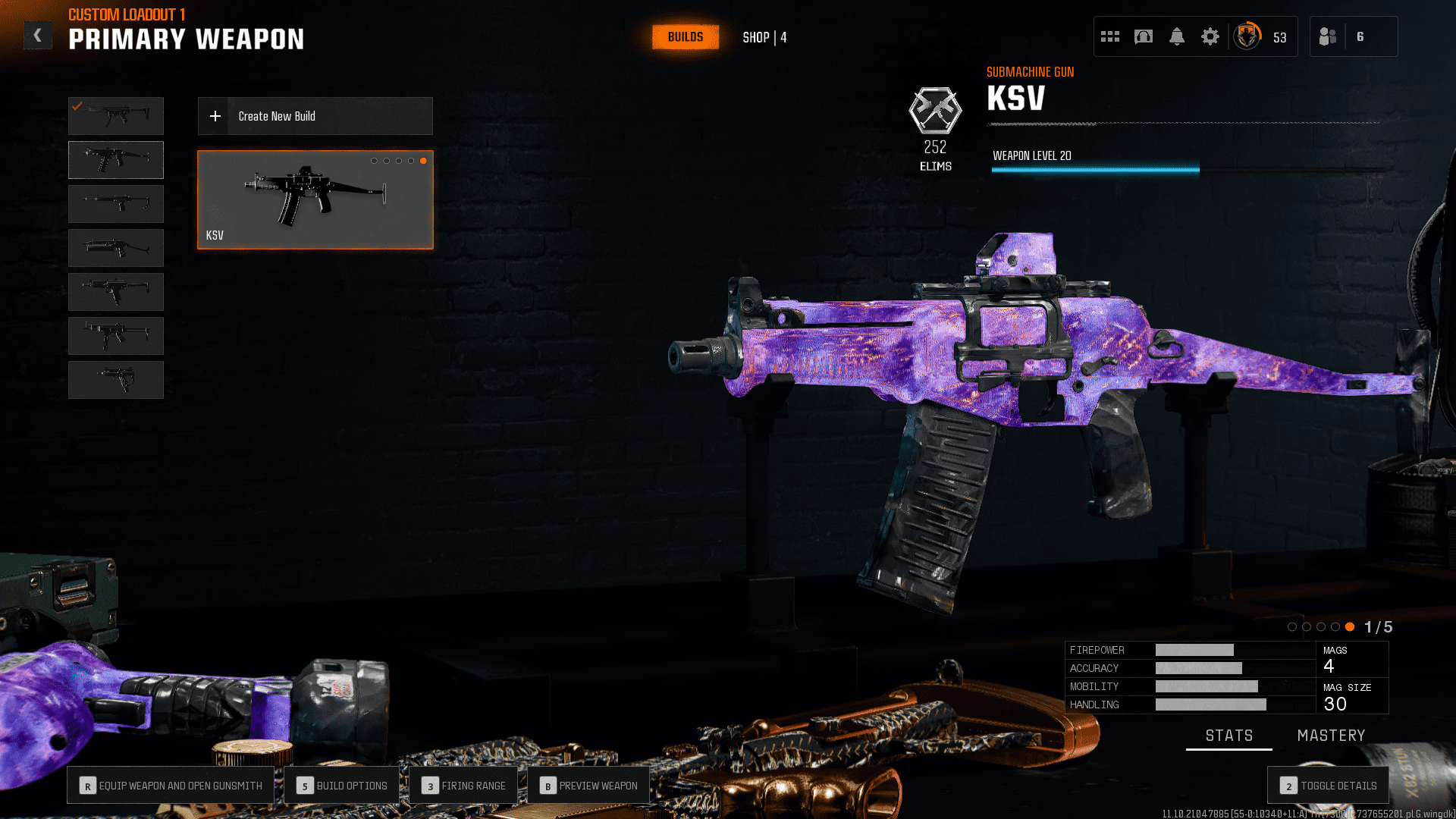This screenshot has height=819, width=1456.
Task: Show the Stats tab
Action: pyautogui.click(x=1228, y=736)
